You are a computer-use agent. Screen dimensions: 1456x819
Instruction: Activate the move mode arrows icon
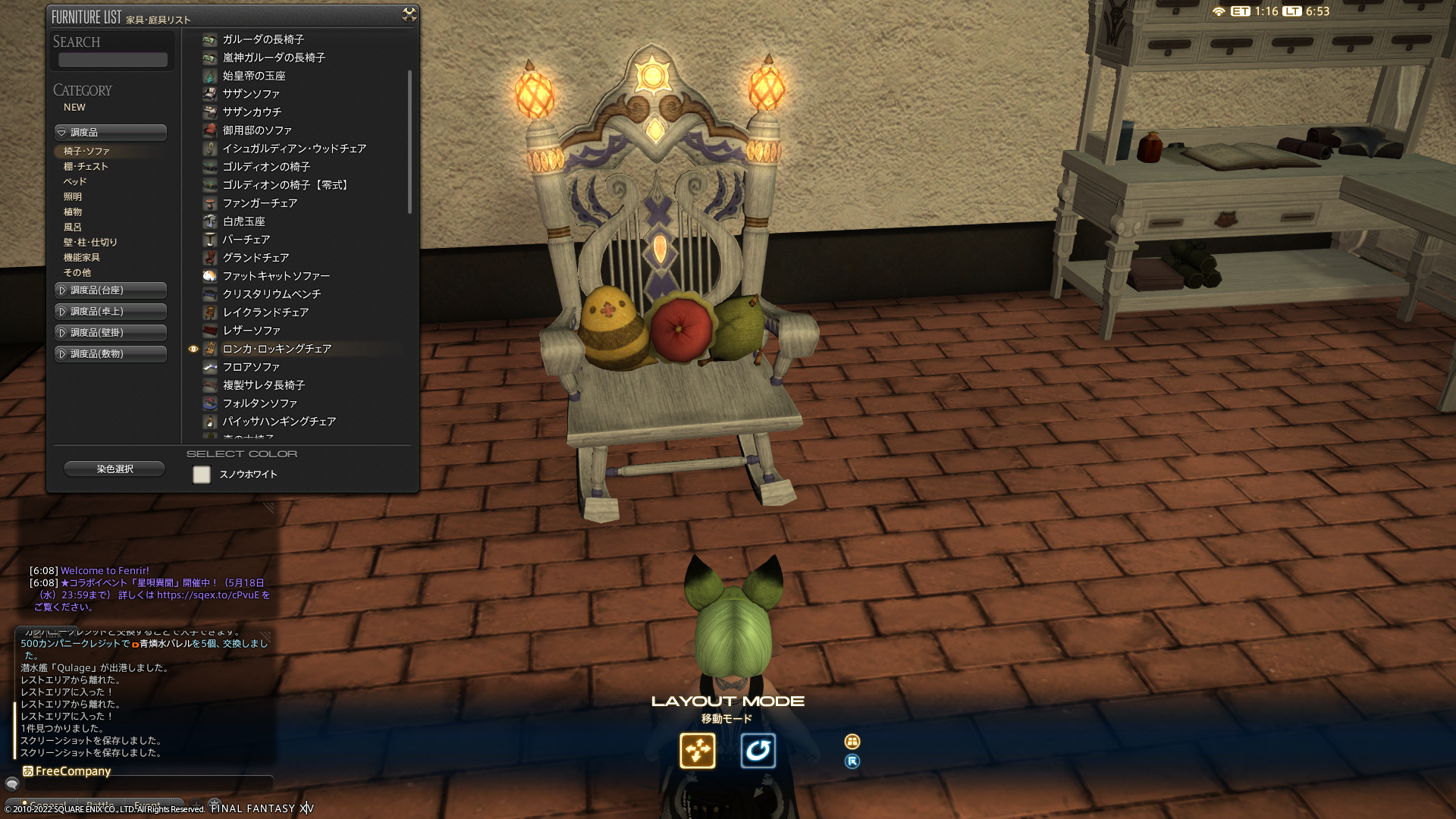point(697,751)
